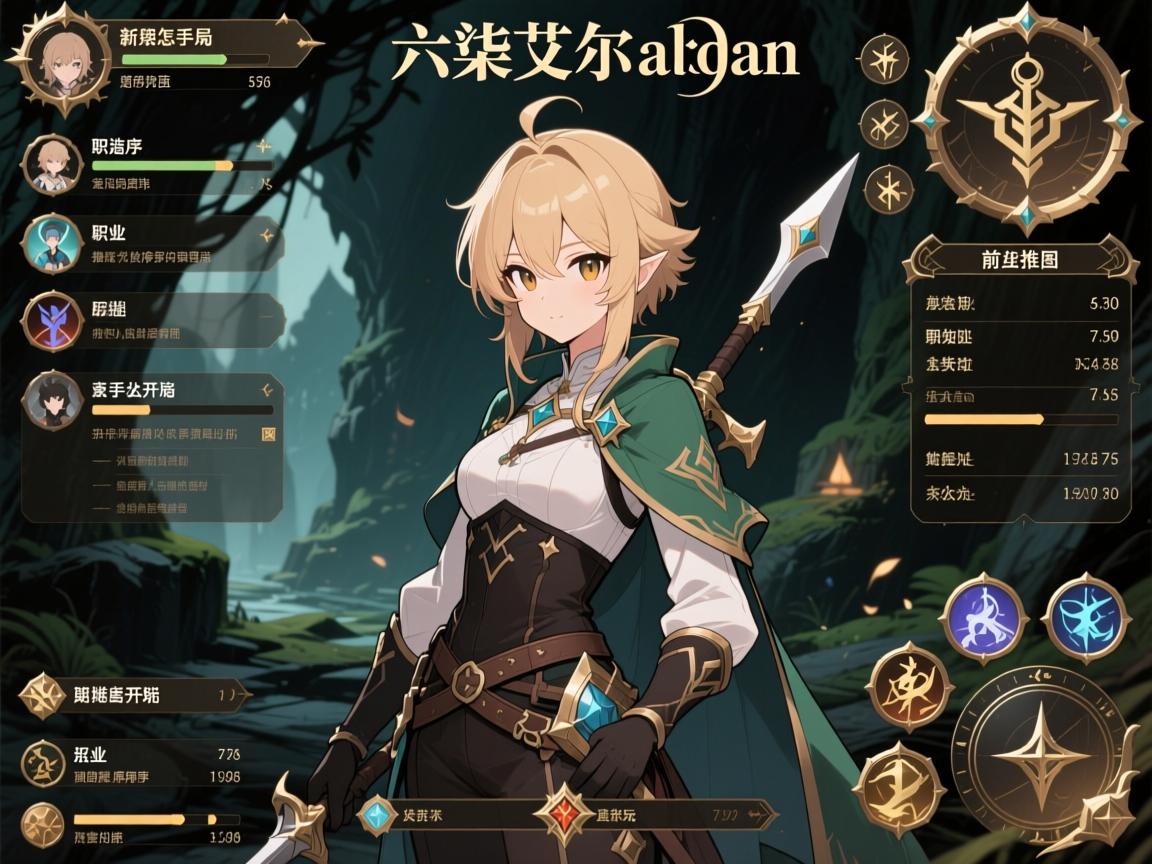Select the middle small round rune button
Screen dimensions: 1152x864
pos(885,124)
